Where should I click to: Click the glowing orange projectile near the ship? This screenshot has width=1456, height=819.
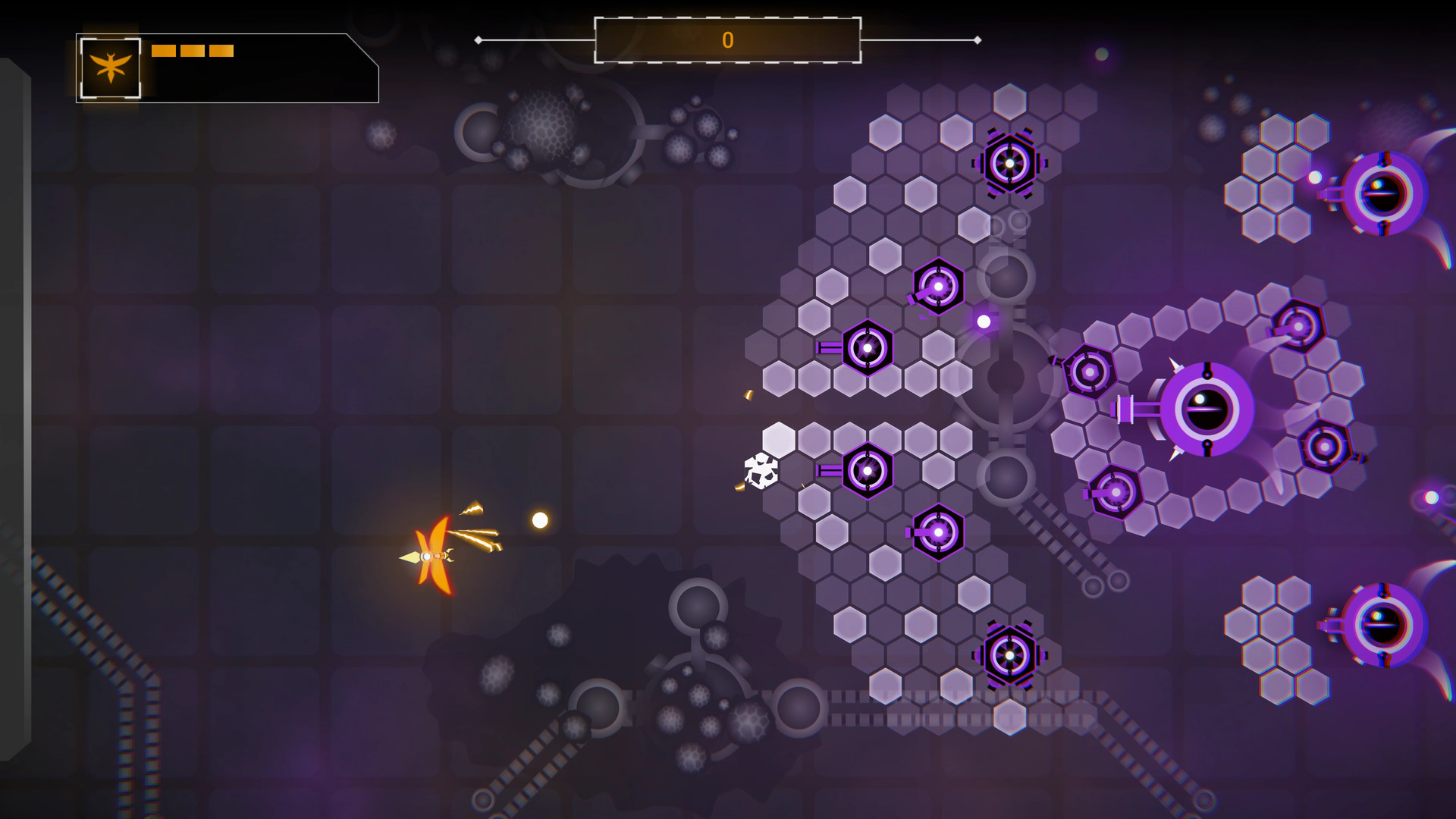[538, 520]
